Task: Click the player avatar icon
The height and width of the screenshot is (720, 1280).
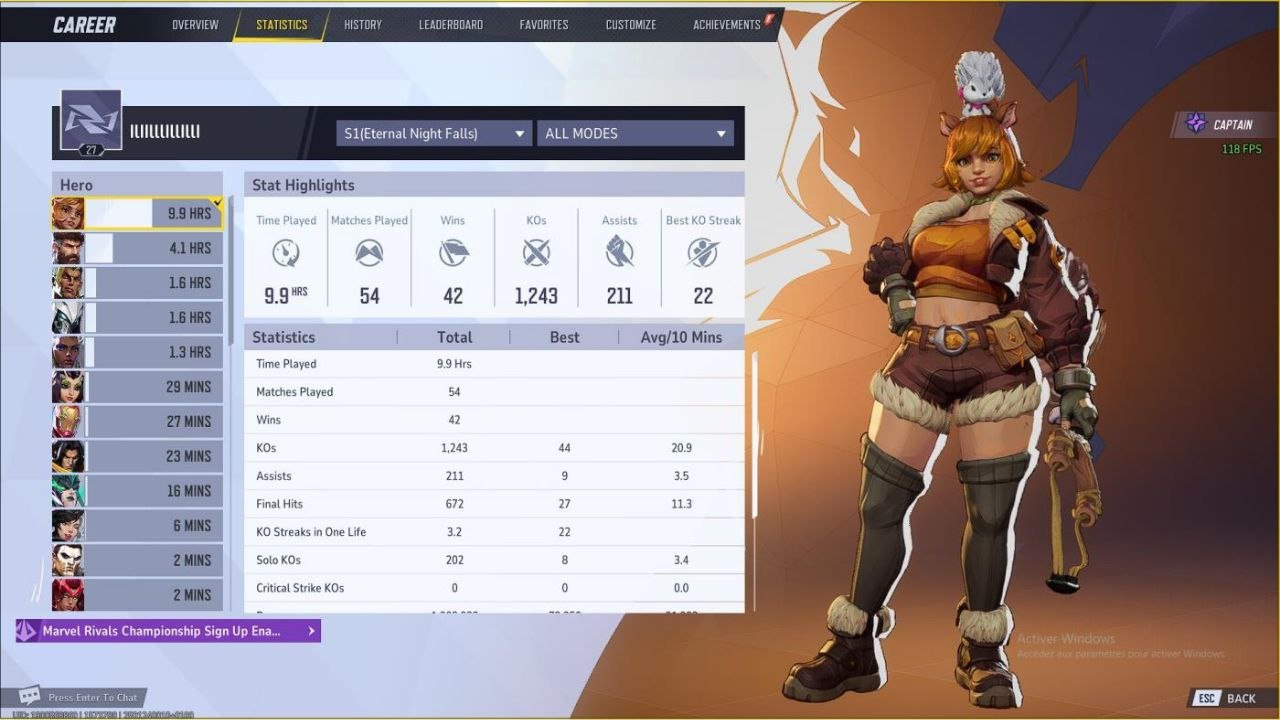Action: pyautogui.click(x=91, y=122)
